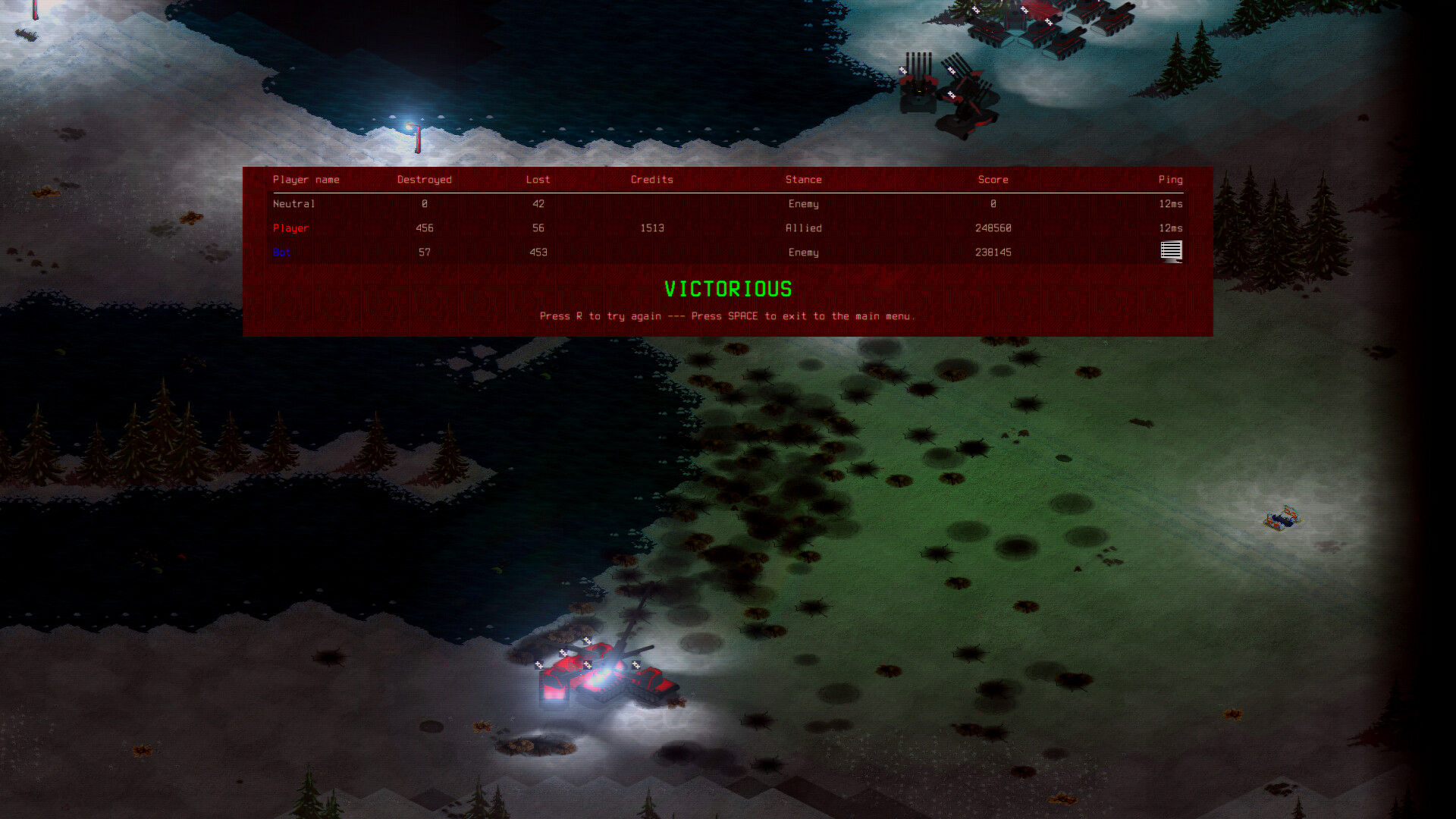Screen dimensions: 1456x819
Task: Click the Player entry on the scoreboard
Action: click(x=290, y=227)
